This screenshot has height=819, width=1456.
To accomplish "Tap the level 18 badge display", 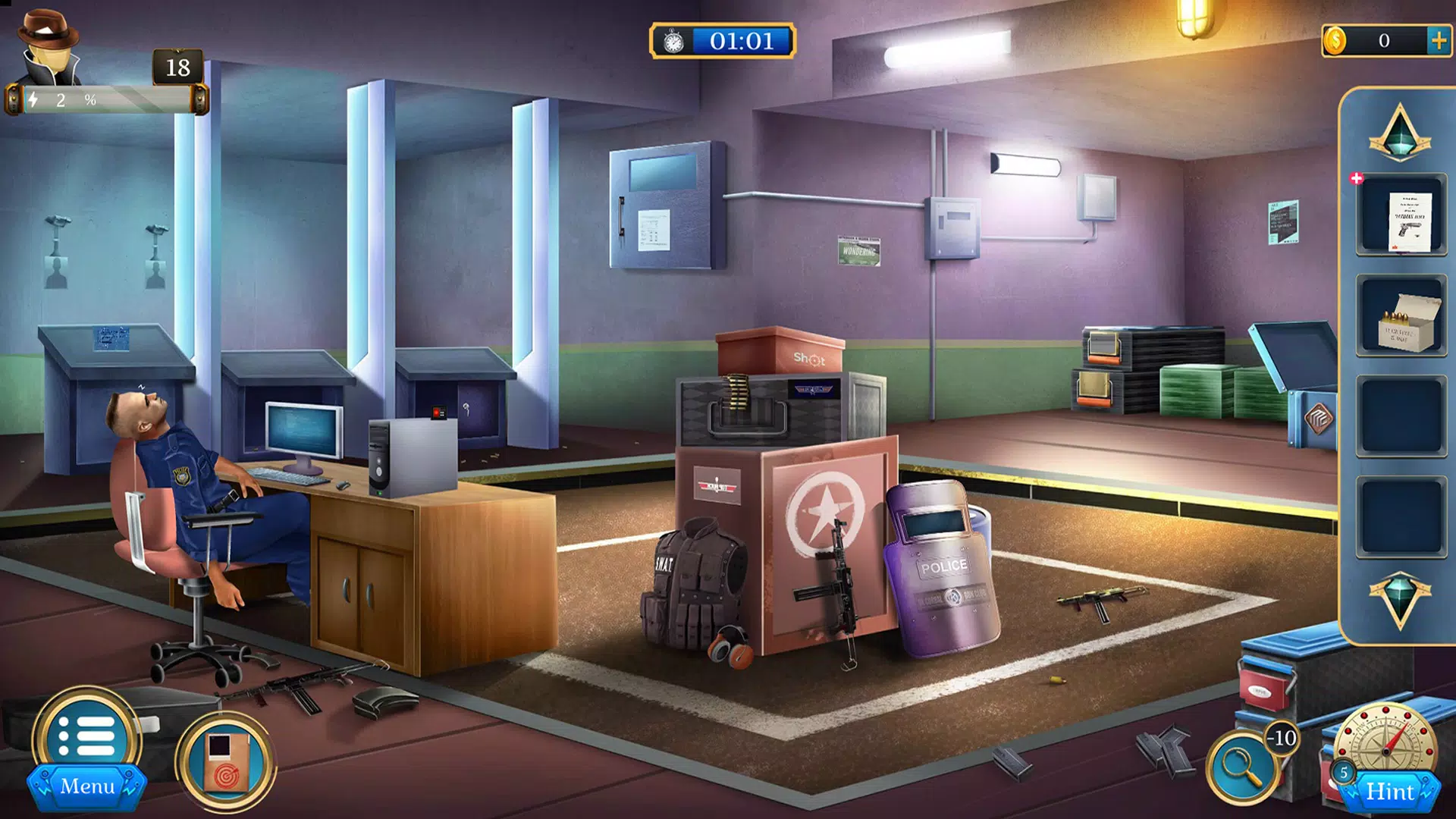I will click(177, 68).
